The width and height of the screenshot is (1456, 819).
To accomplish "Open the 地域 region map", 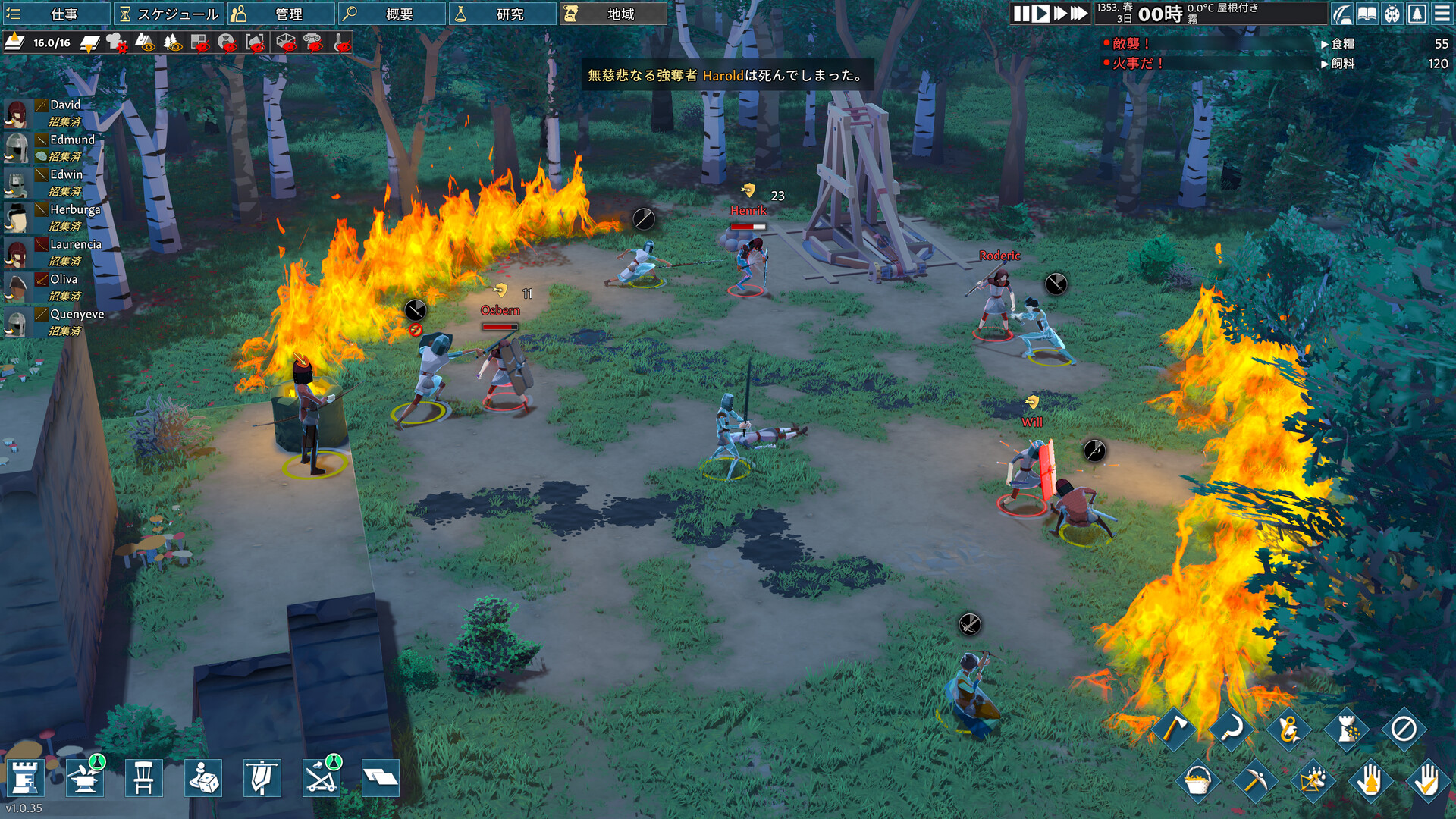I will 613,14.
